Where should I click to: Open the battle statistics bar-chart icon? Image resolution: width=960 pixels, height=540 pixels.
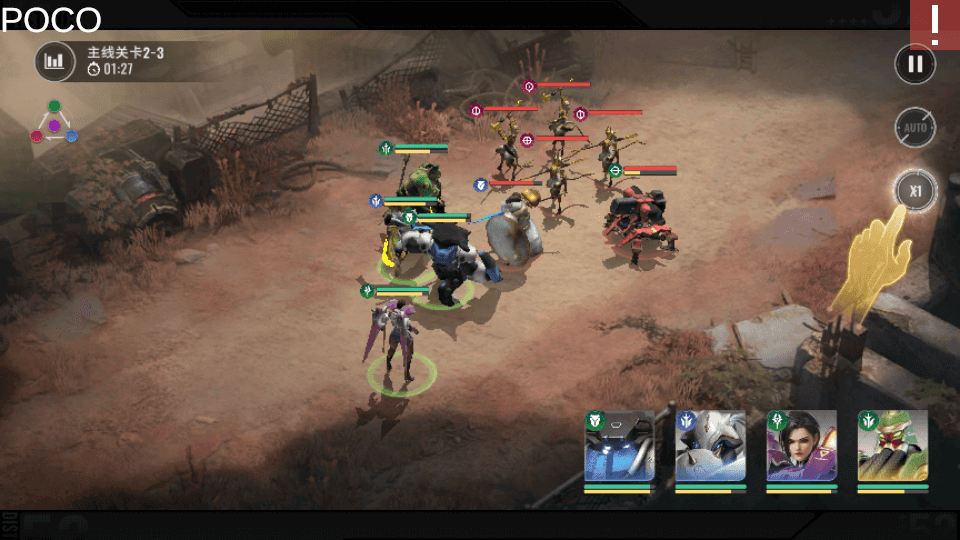[55, 61]
